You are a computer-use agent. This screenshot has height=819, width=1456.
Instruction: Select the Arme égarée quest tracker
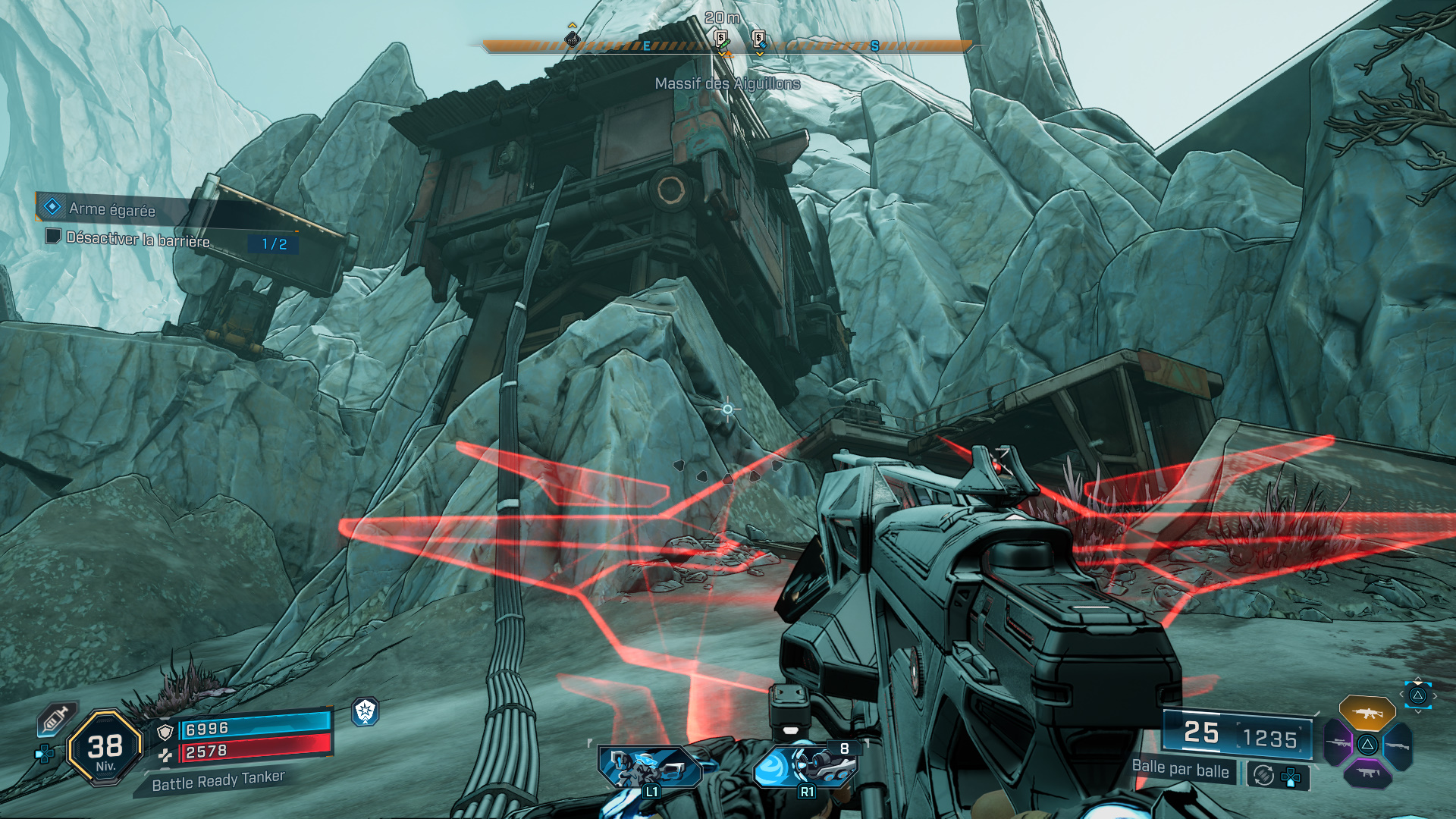pos(111,209)
